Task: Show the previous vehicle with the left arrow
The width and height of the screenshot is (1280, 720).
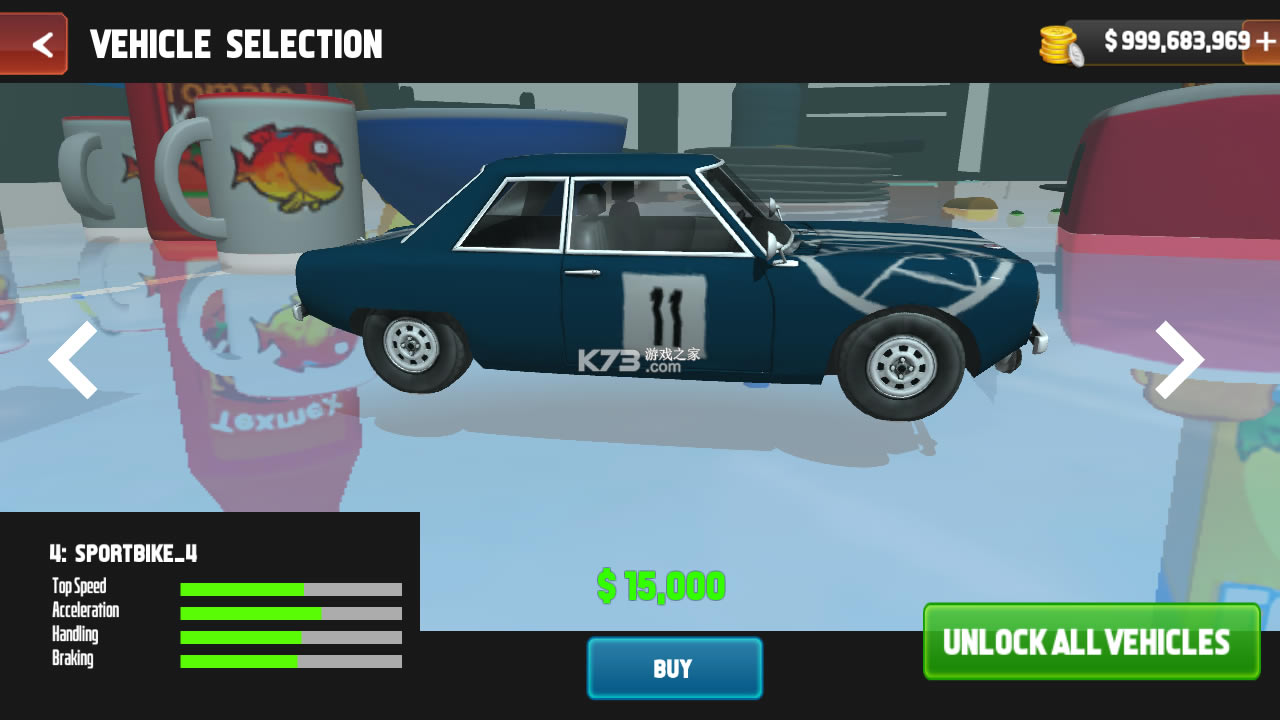Action: pyautogui.click(x=74, y=360)
